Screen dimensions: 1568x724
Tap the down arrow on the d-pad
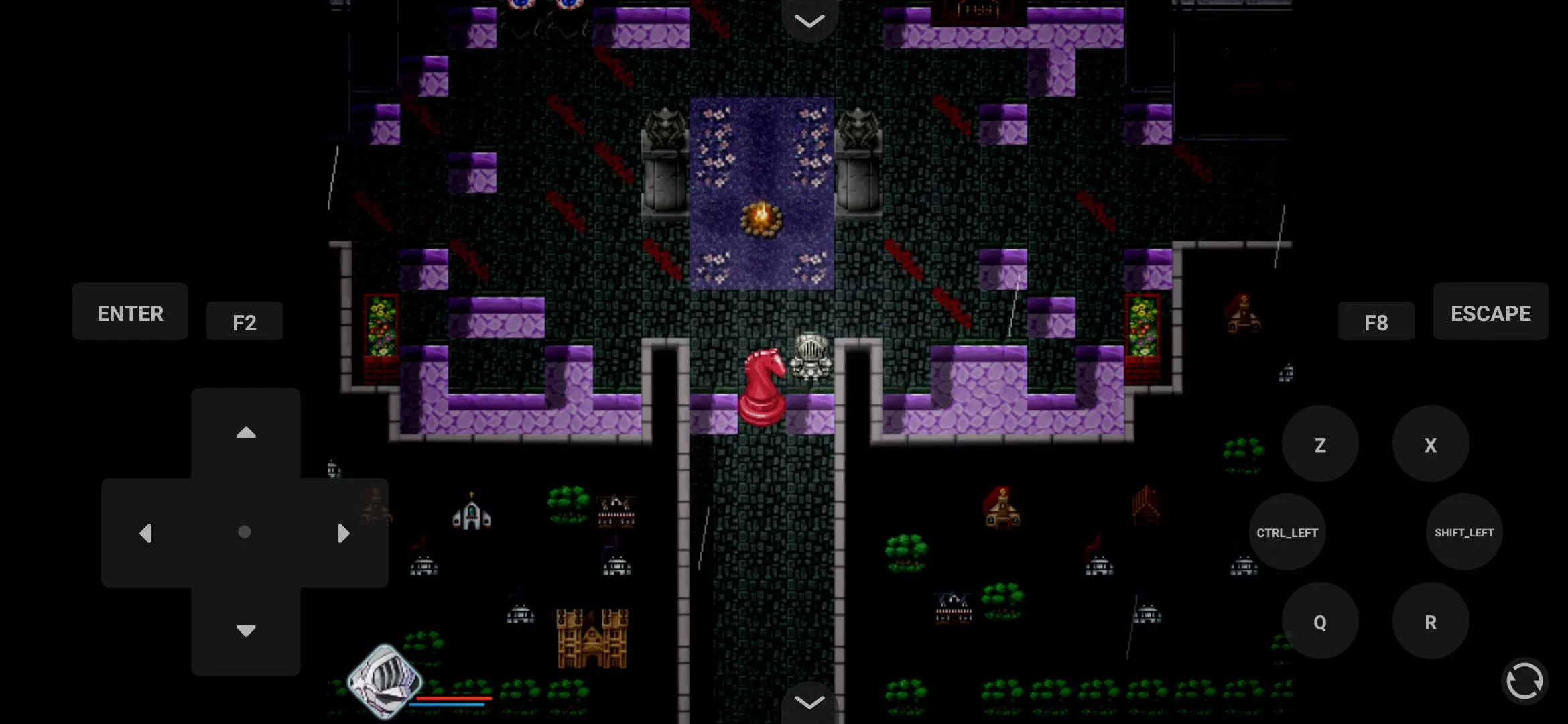pyautogui.click(x=246, y=630)
